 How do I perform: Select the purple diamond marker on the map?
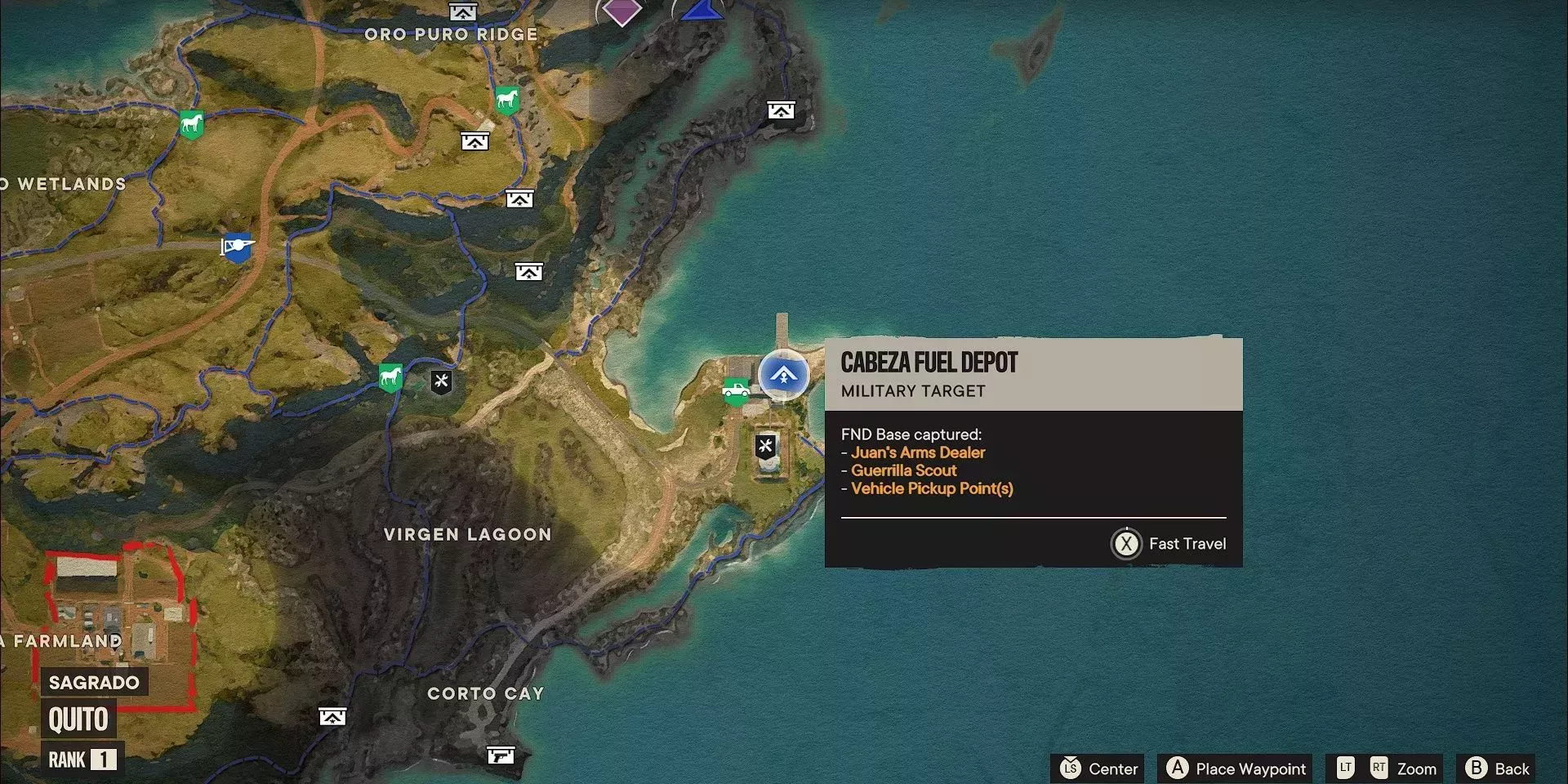pos(622,11)
